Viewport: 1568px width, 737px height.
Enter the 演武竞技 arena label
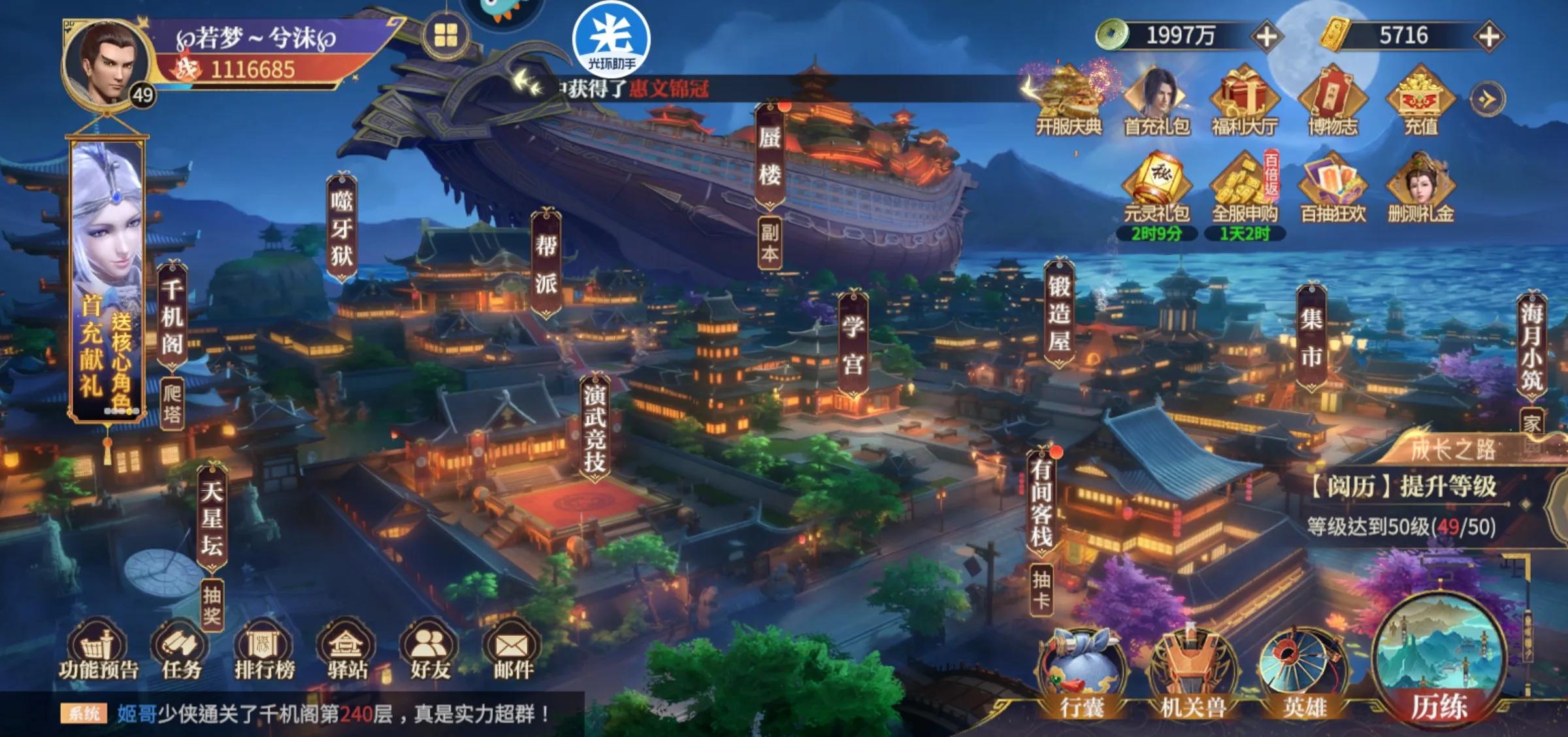(x=595, y=428)
